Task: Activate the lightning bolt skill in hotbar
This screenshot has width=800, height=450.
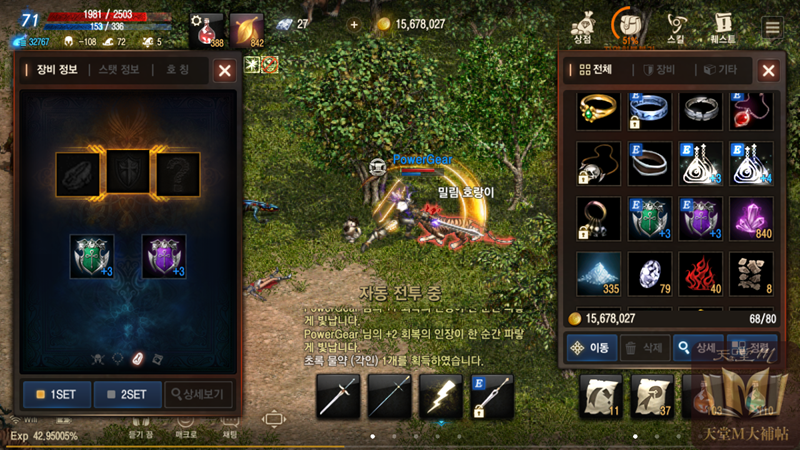Action: pos(440,396)
